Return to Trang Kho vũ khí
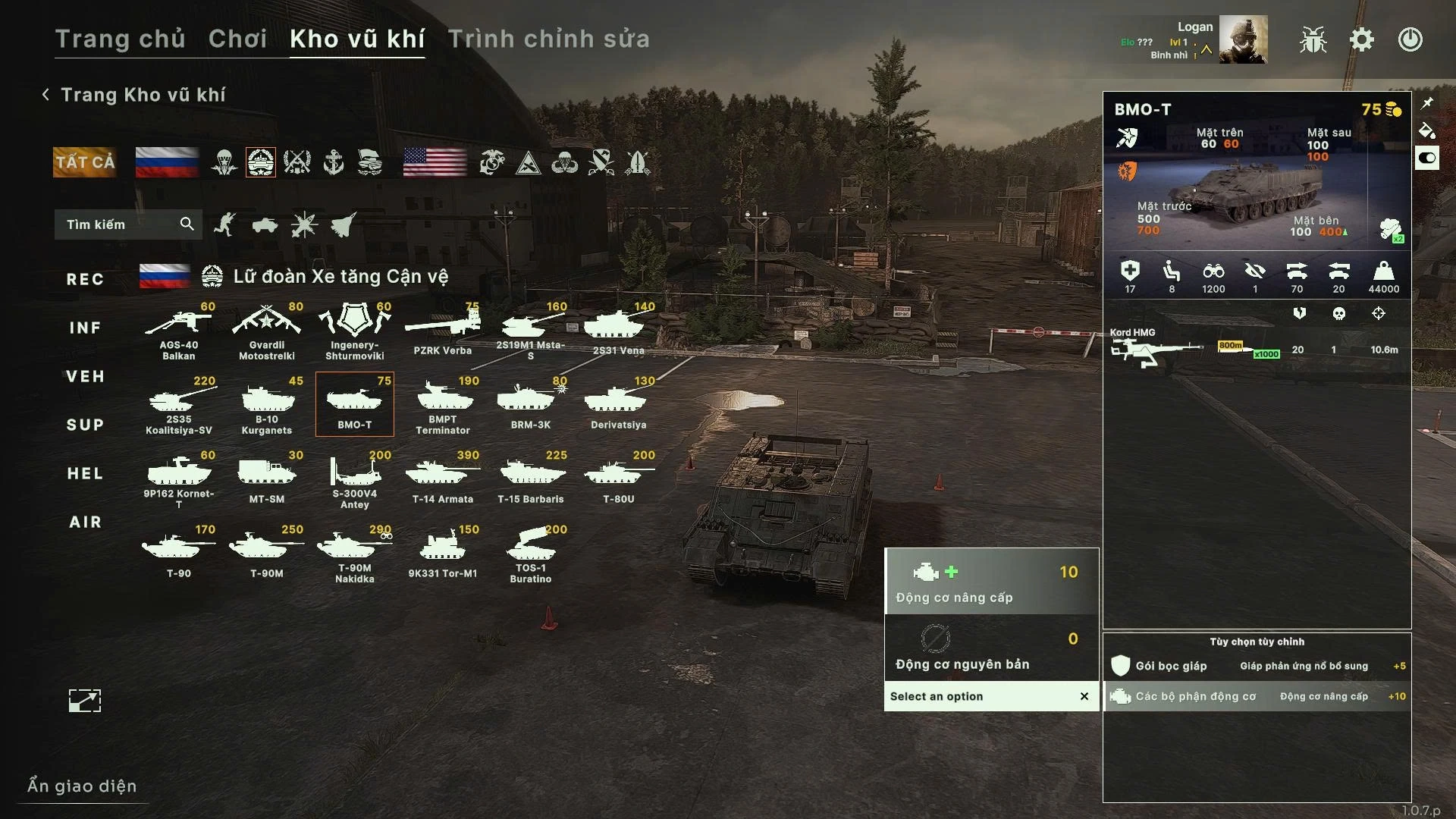Image resolution: width=1456 pixels, height=819 pixels. 133,95
